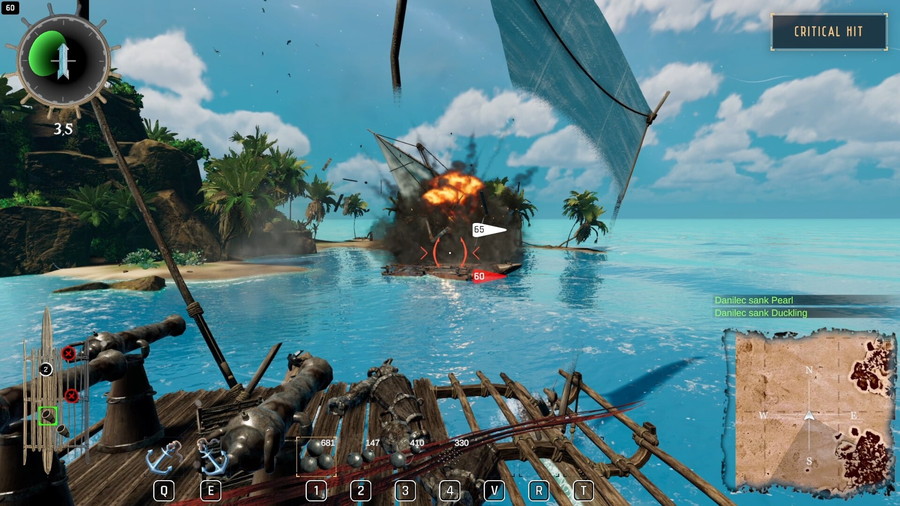Select the green highlighted ship section
The image size is (900, 506).
pyautogui.click(x=47, y=415)
